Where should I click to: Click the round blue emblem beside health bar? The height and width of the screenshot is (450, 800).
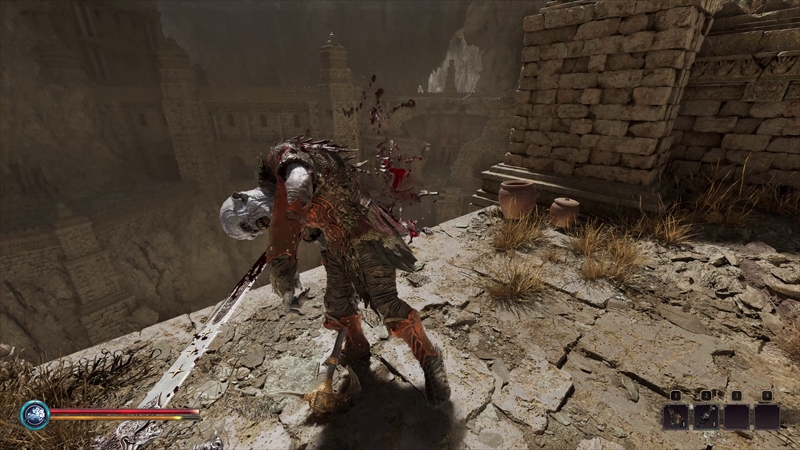click(x=35, y=414)
